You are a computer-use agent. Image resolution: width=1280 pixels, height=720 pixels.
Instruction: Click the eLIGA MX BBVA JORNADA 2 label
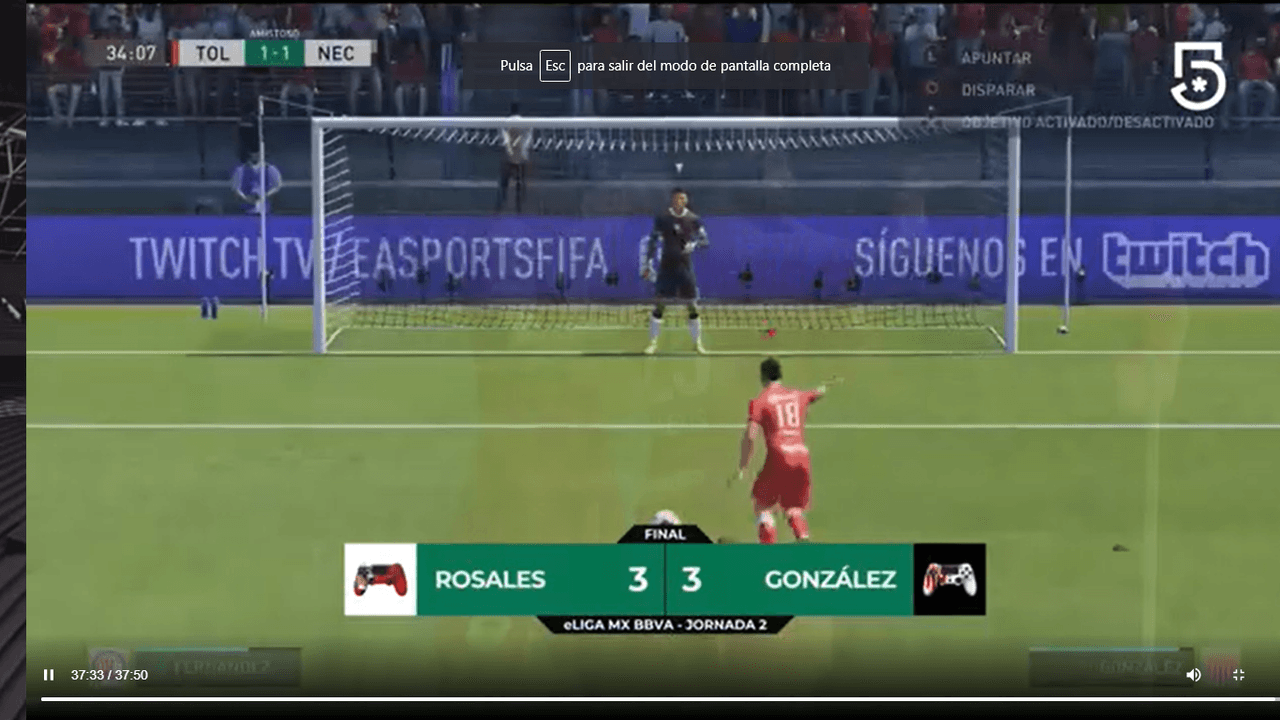click(x=664, y=623)
